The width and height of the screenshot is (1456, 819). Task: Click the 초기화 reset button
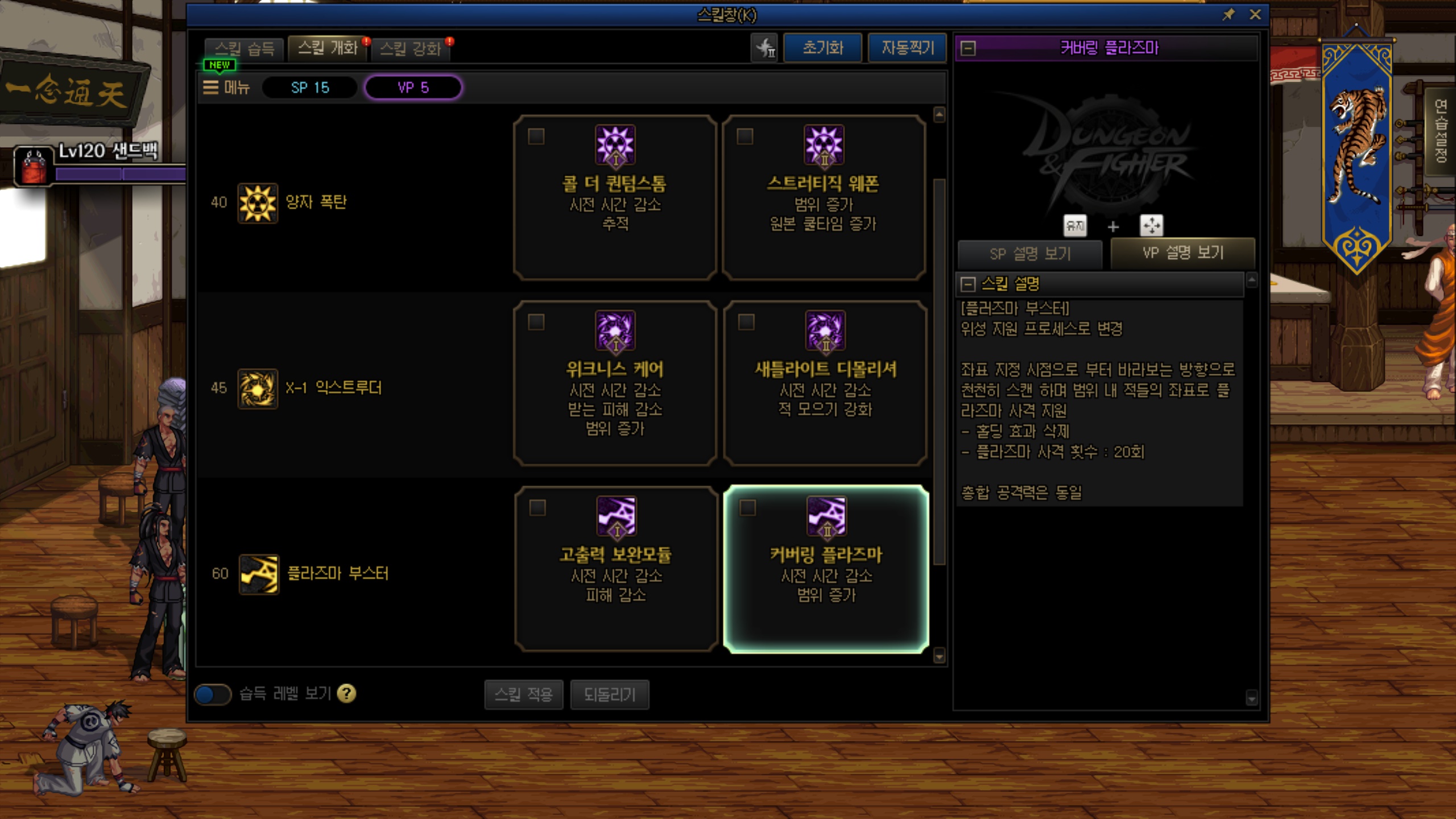click(x=822, y=48)
